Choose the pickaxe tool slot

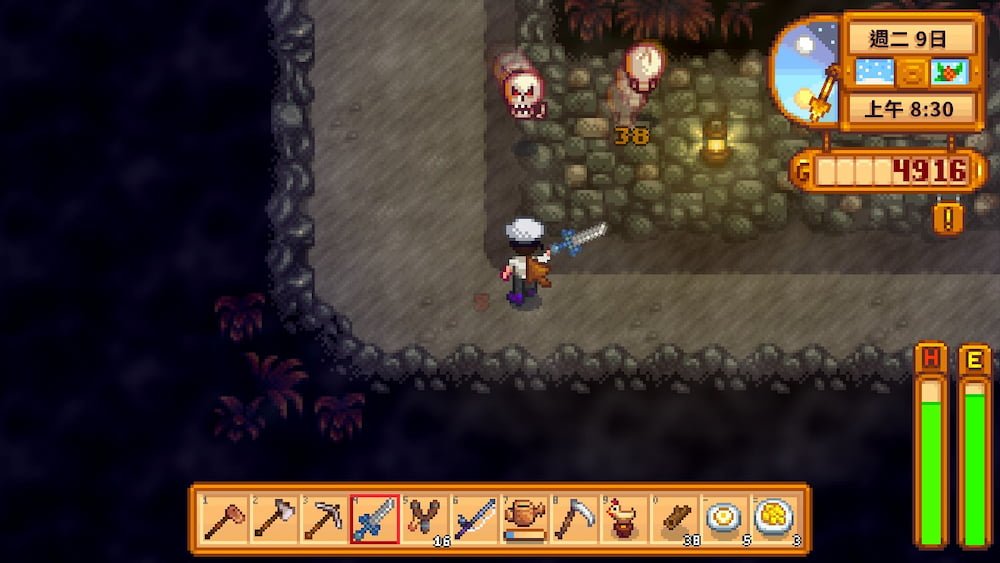324,519
